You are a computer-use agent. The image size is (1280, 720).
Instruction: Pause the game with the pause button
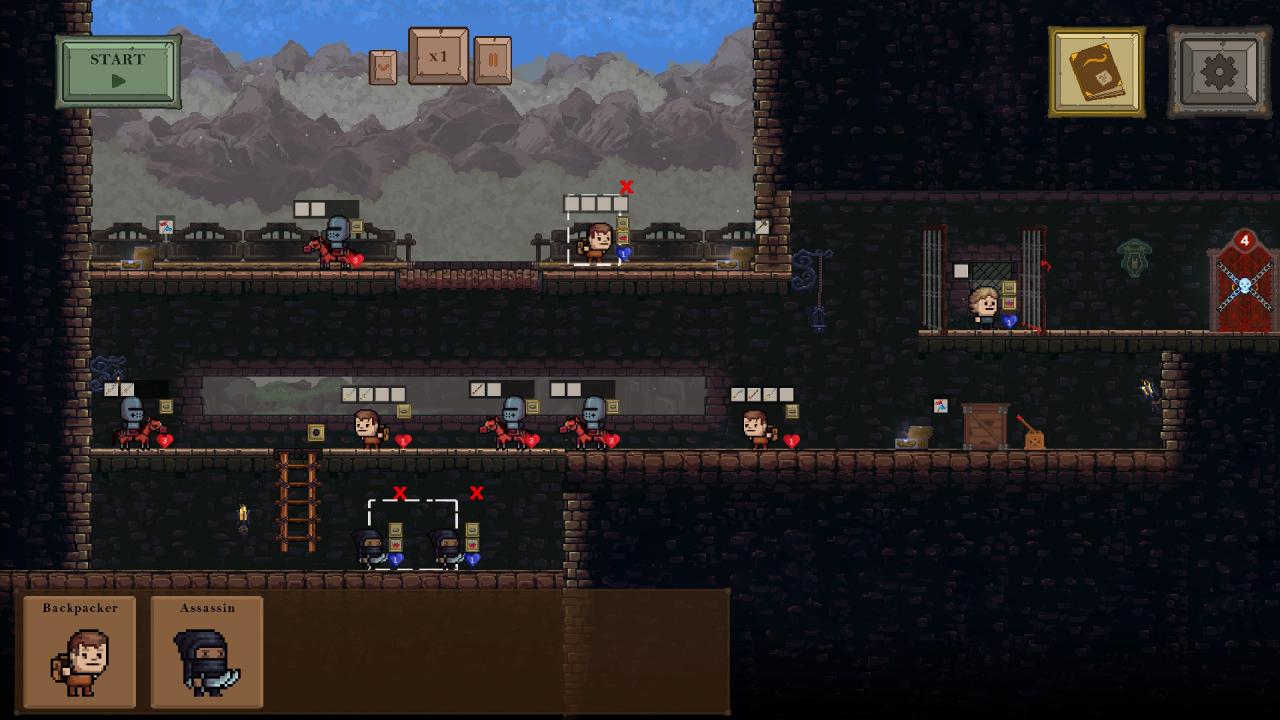coord(492,61)
